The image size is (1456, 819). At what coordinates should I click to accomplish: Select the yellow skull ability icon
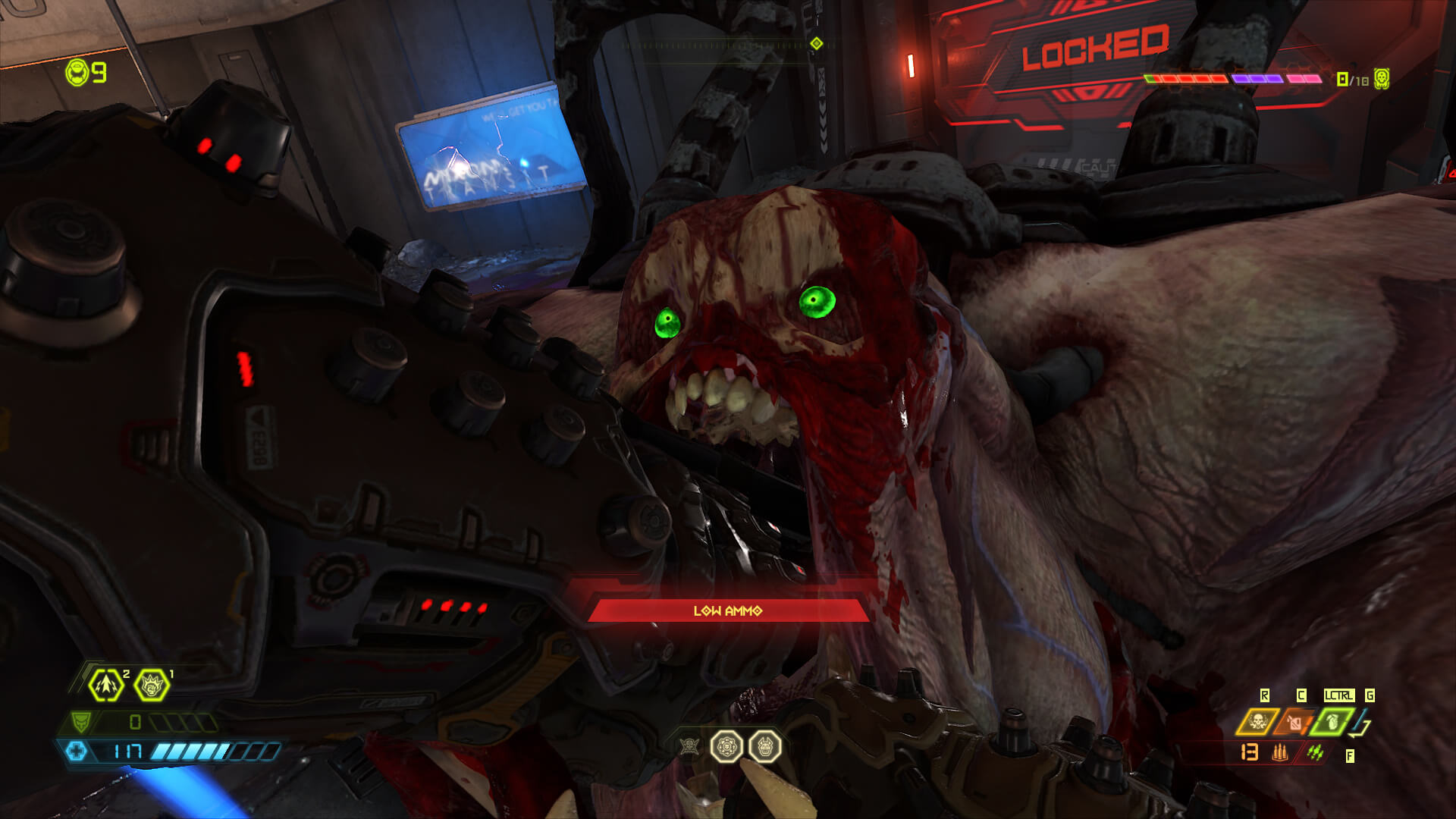[1257, 721]
